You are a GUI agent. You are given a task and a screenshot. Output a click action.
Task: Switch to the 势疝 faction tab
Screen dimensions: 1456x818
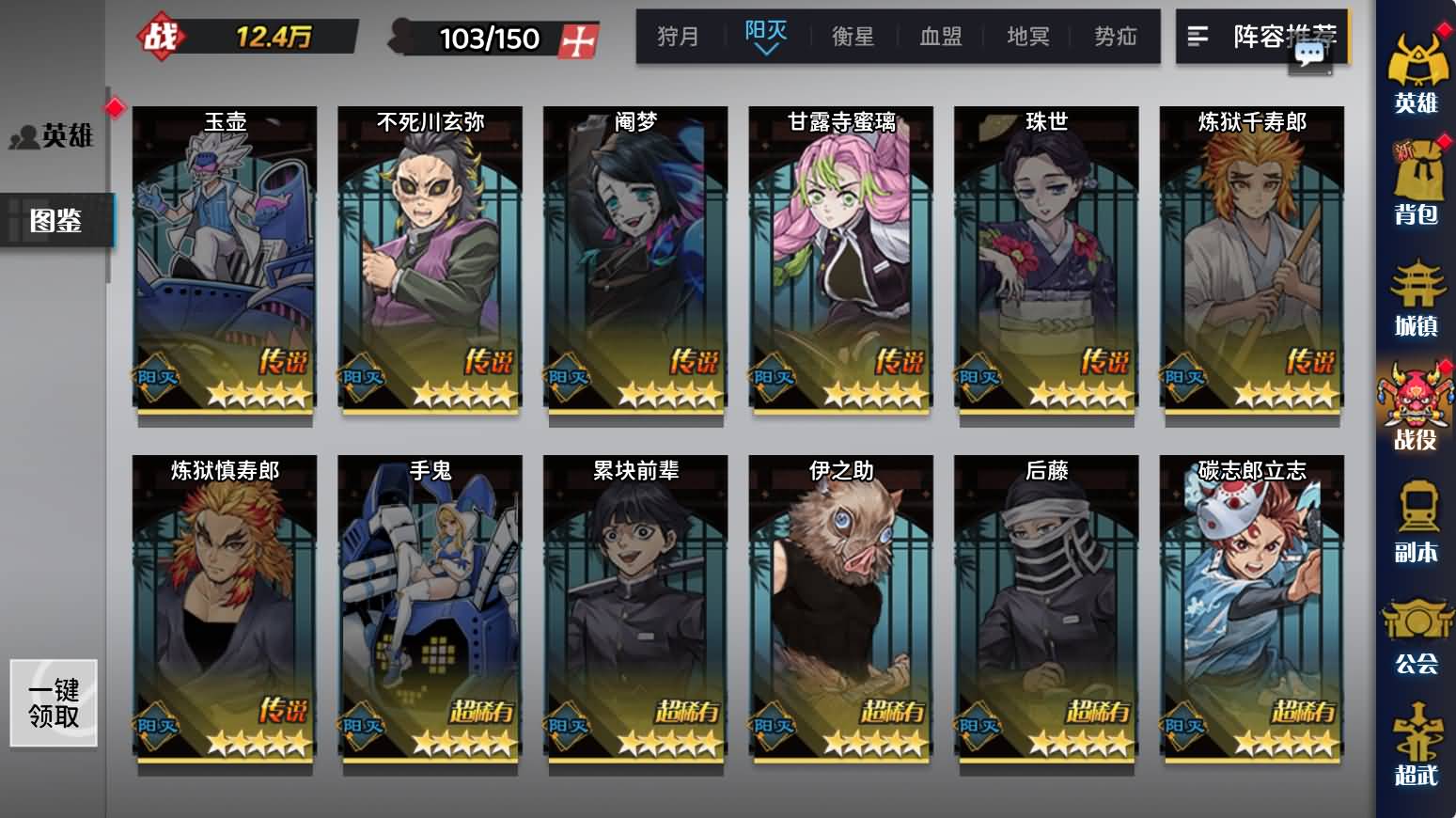tap(1116, 37)
